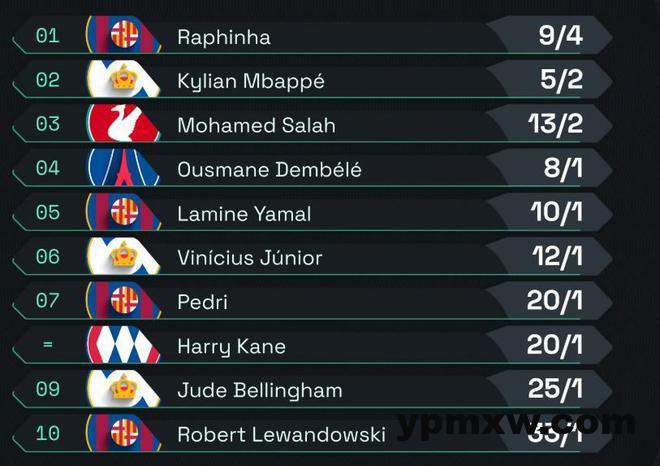Click Mohamed Salah's name
This screenshot has height=466, width=660.
256,126
